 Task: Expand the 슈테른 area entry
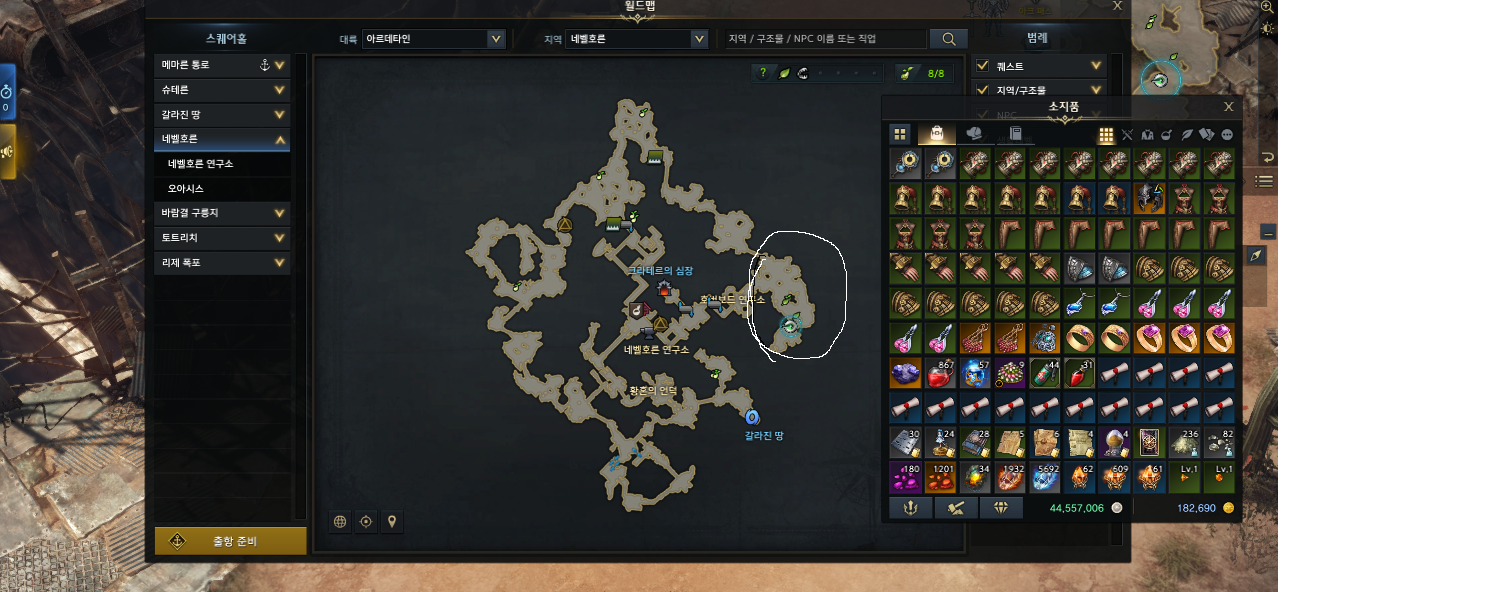click(x=280, y=90)
